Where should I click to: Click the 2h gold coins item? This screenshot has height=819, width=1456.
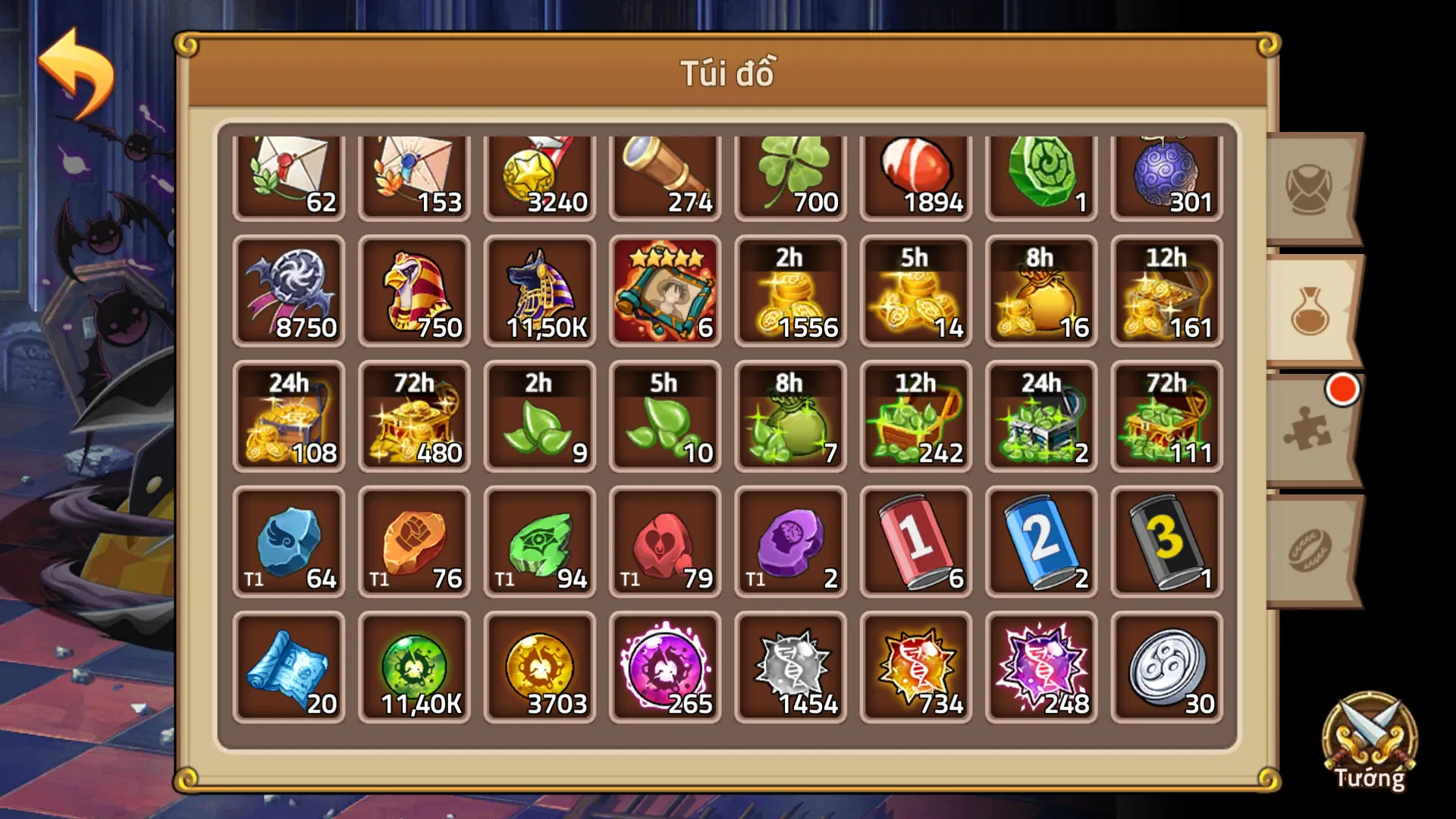790,292
